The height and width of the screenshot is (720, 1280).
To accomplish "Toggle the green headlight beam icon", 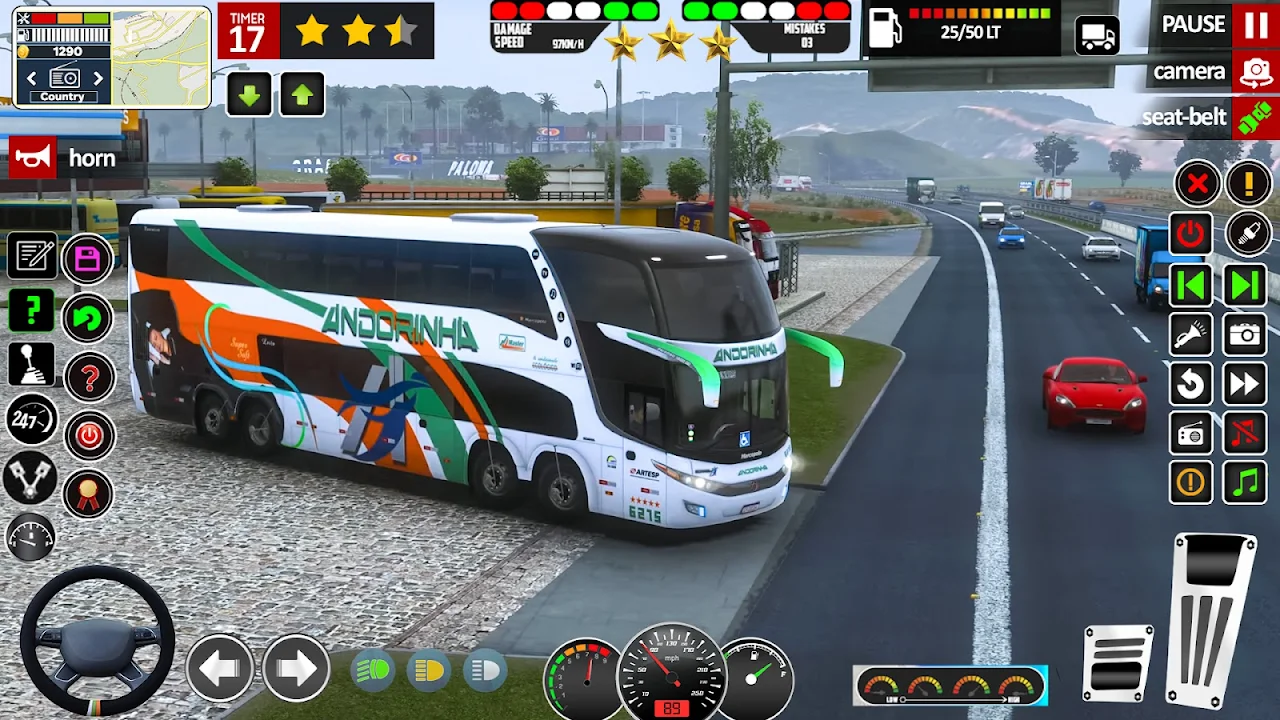I will point(373,669).
